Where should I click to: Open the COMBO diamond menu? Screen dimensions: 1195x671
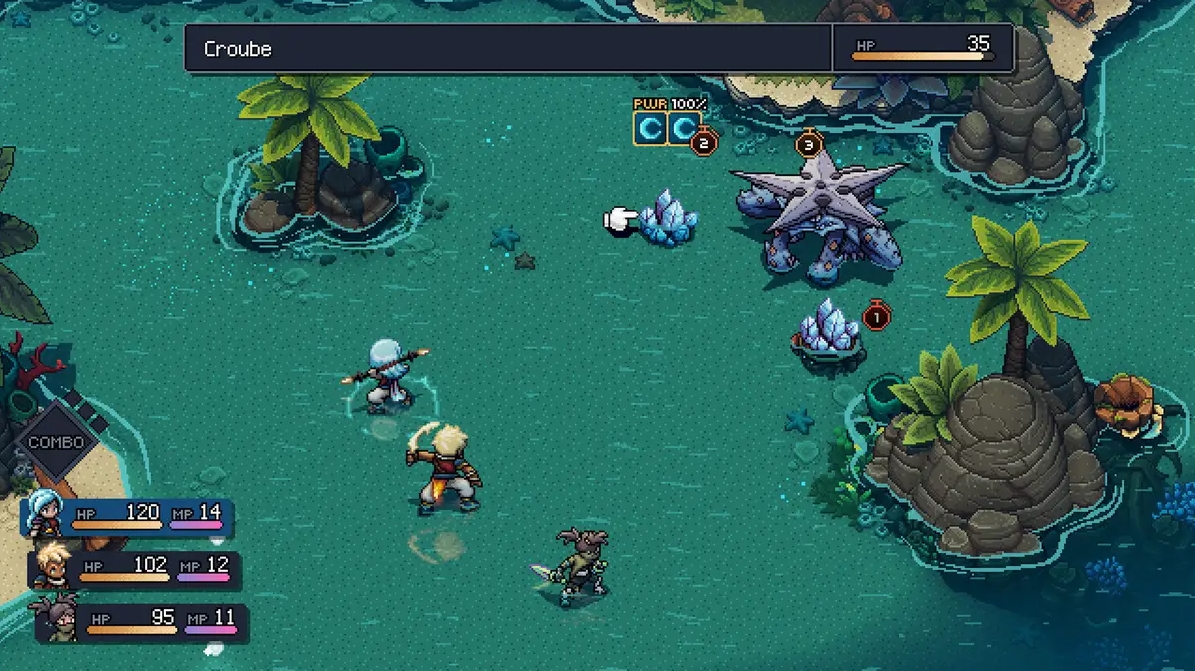56,442
